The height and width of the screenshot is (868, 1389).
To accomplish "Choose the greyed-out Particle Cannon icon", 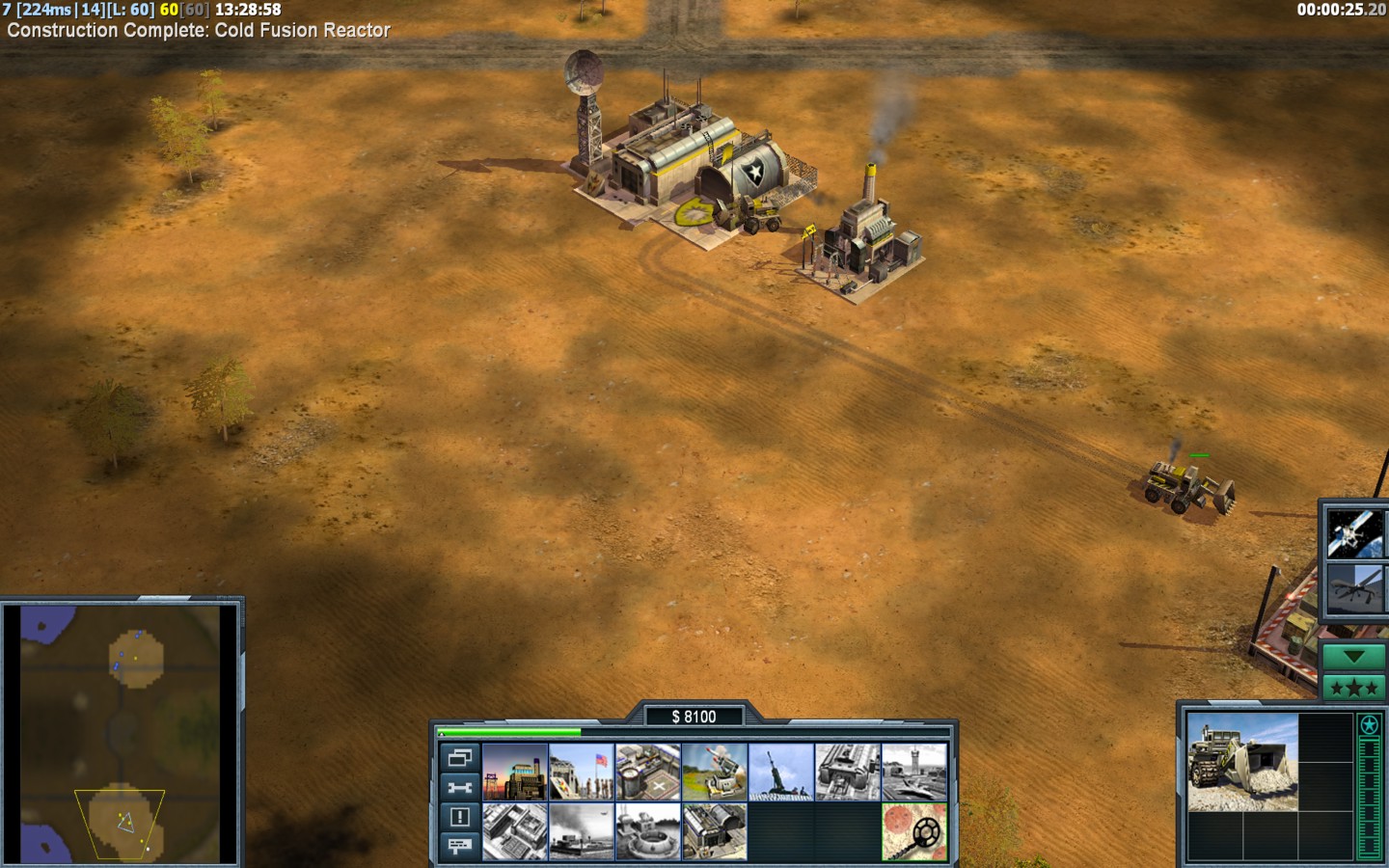I will 648,831.
